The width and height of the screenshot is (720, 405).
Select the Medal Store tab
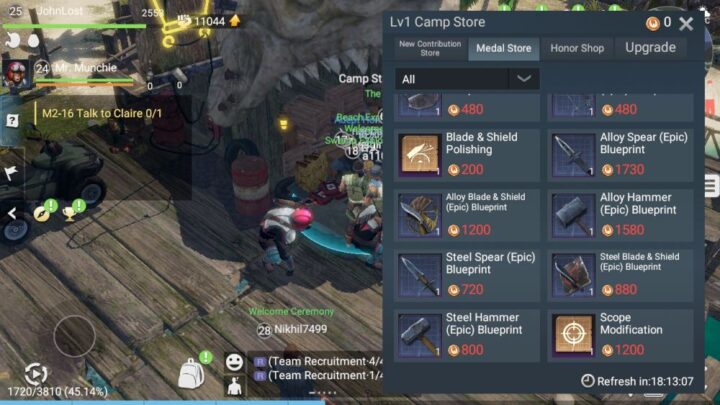tap(503, 48)
